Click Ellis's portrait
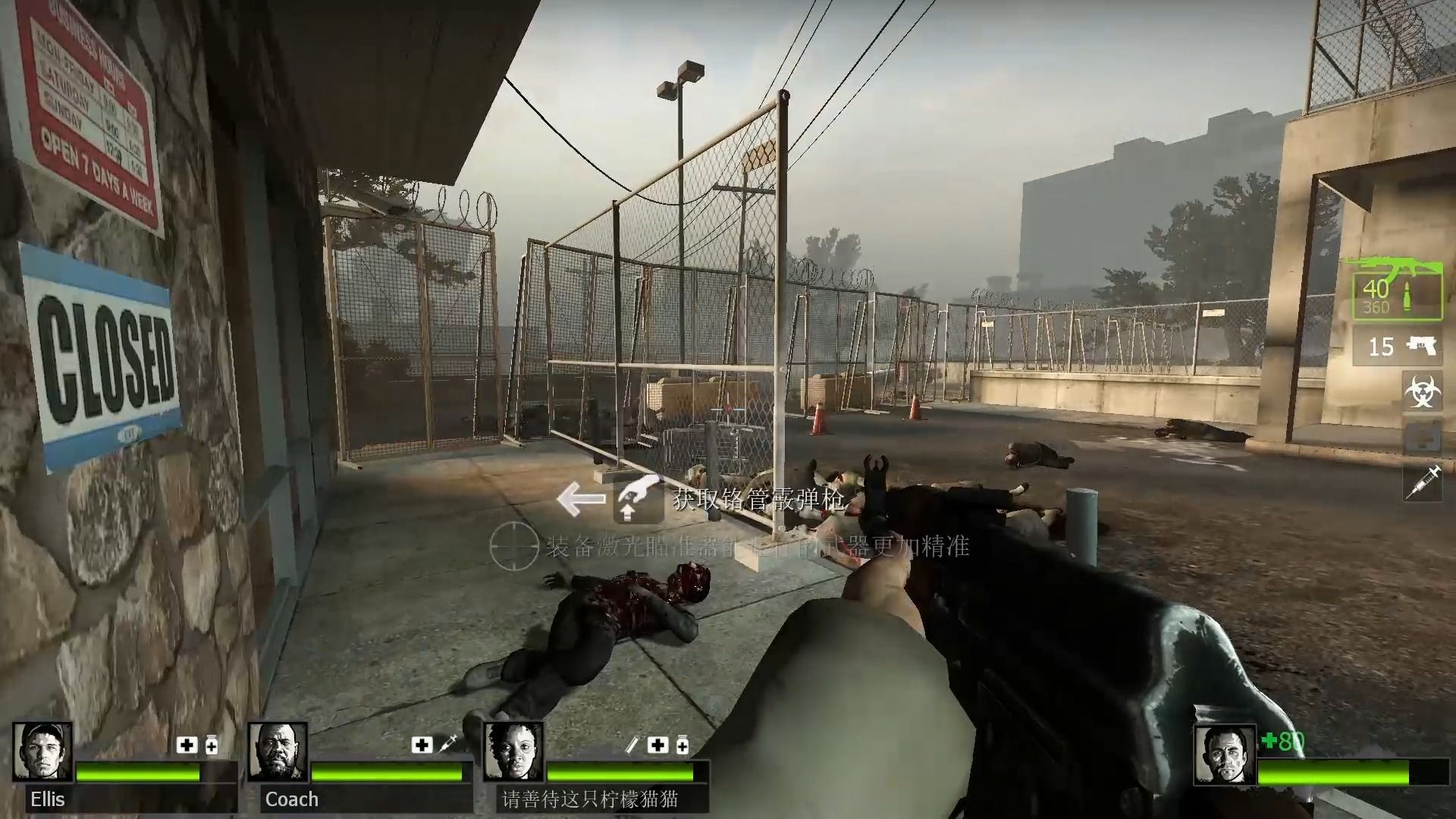 (43, 753)
